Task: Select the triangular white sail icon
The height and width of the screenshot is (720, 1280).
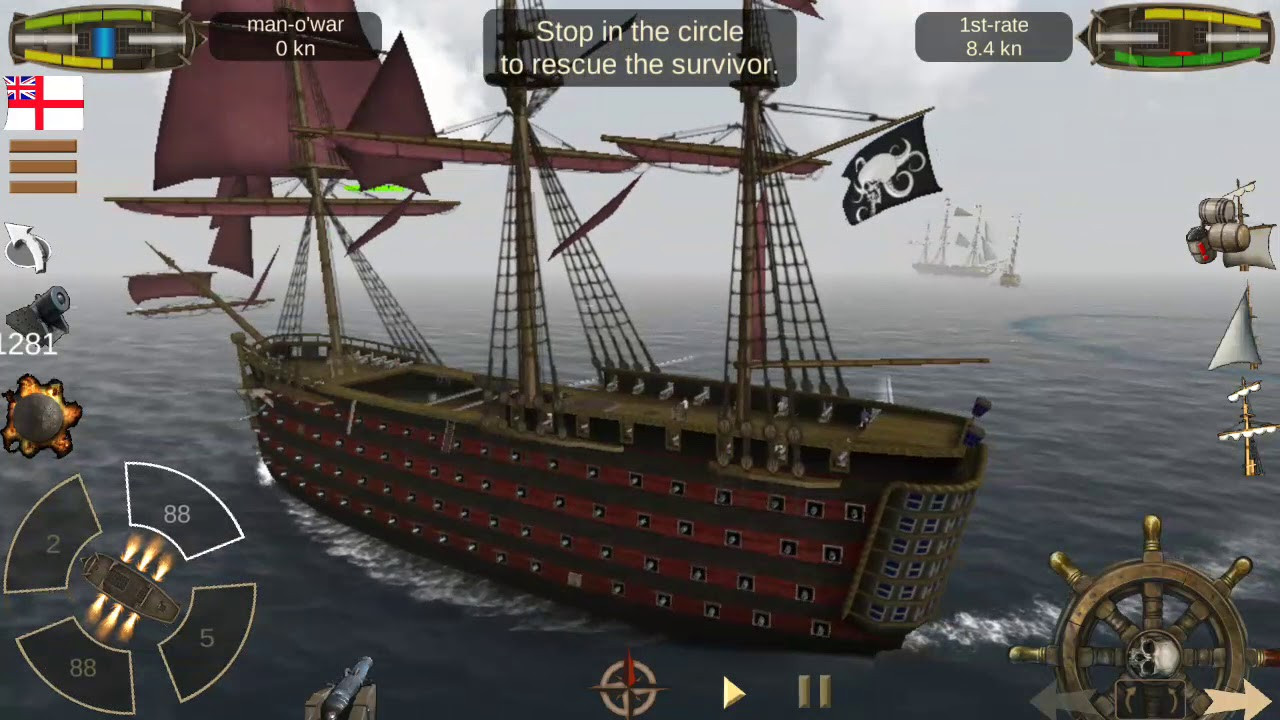Action: coord(1239,330)
